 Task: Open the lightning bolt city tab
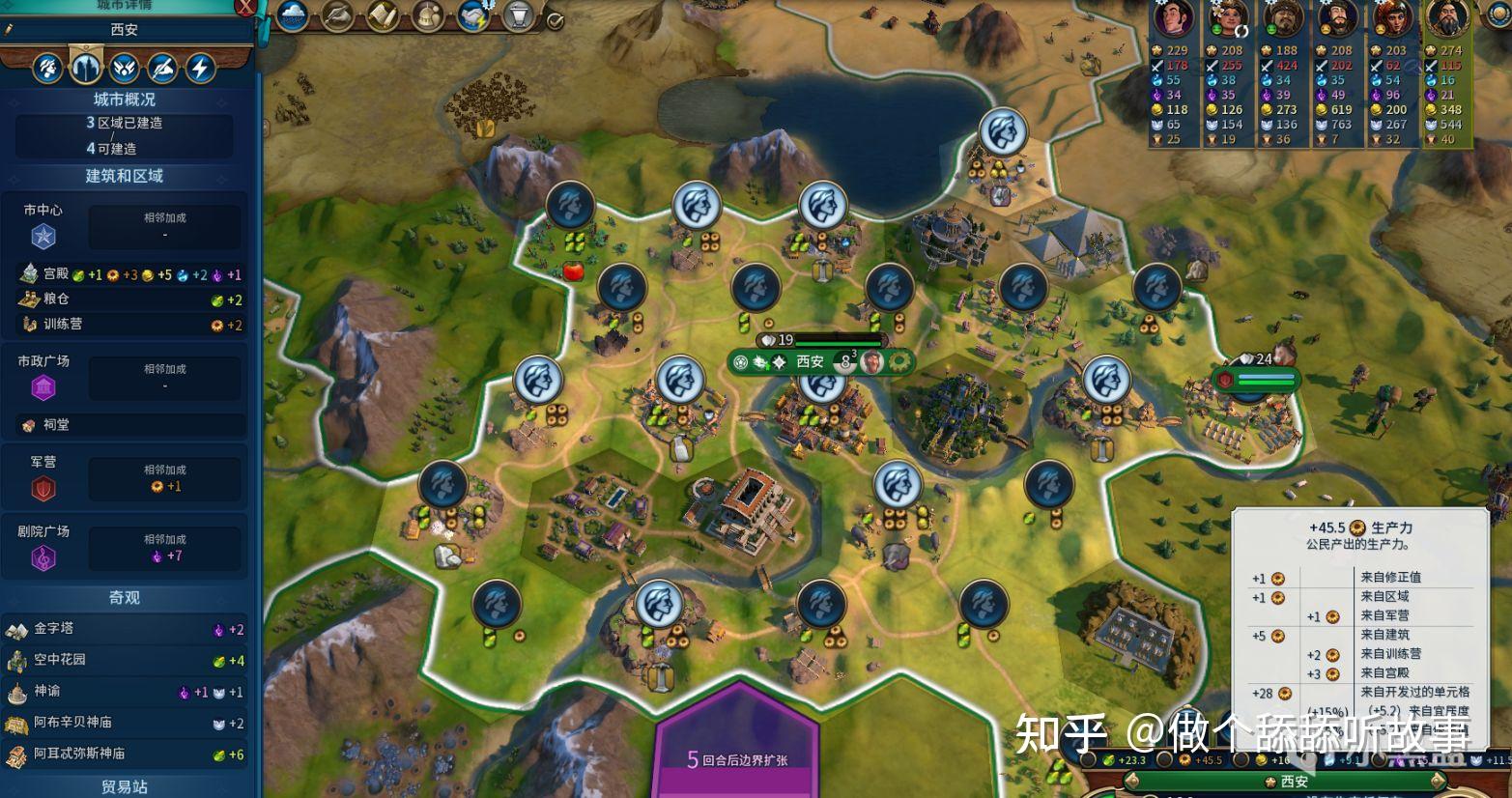click(200, 68)
